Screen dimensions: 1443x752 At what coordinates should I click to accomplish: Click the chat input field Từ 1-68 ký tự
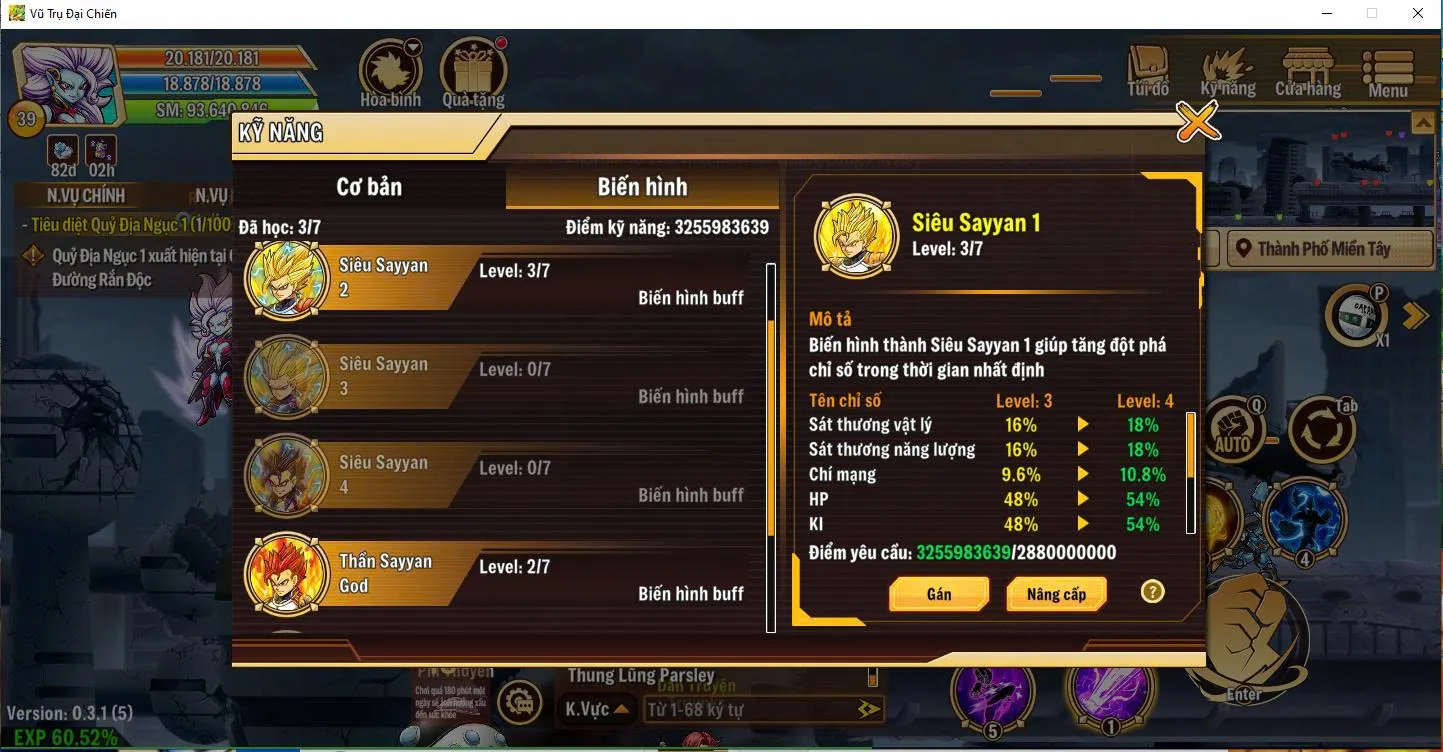(760, 710)
